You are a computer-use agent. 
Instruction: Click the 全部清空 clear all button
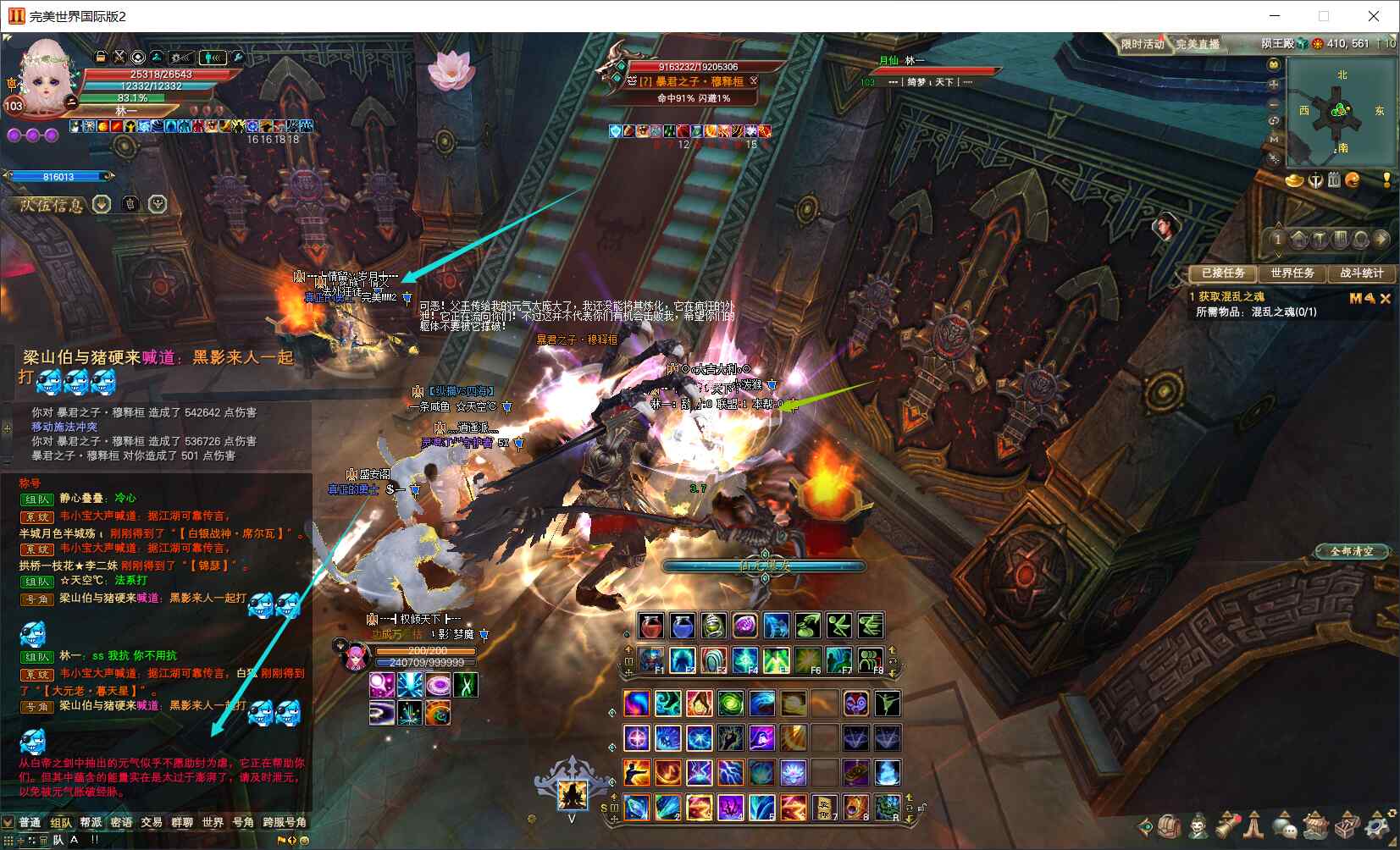pos(1352,551)
